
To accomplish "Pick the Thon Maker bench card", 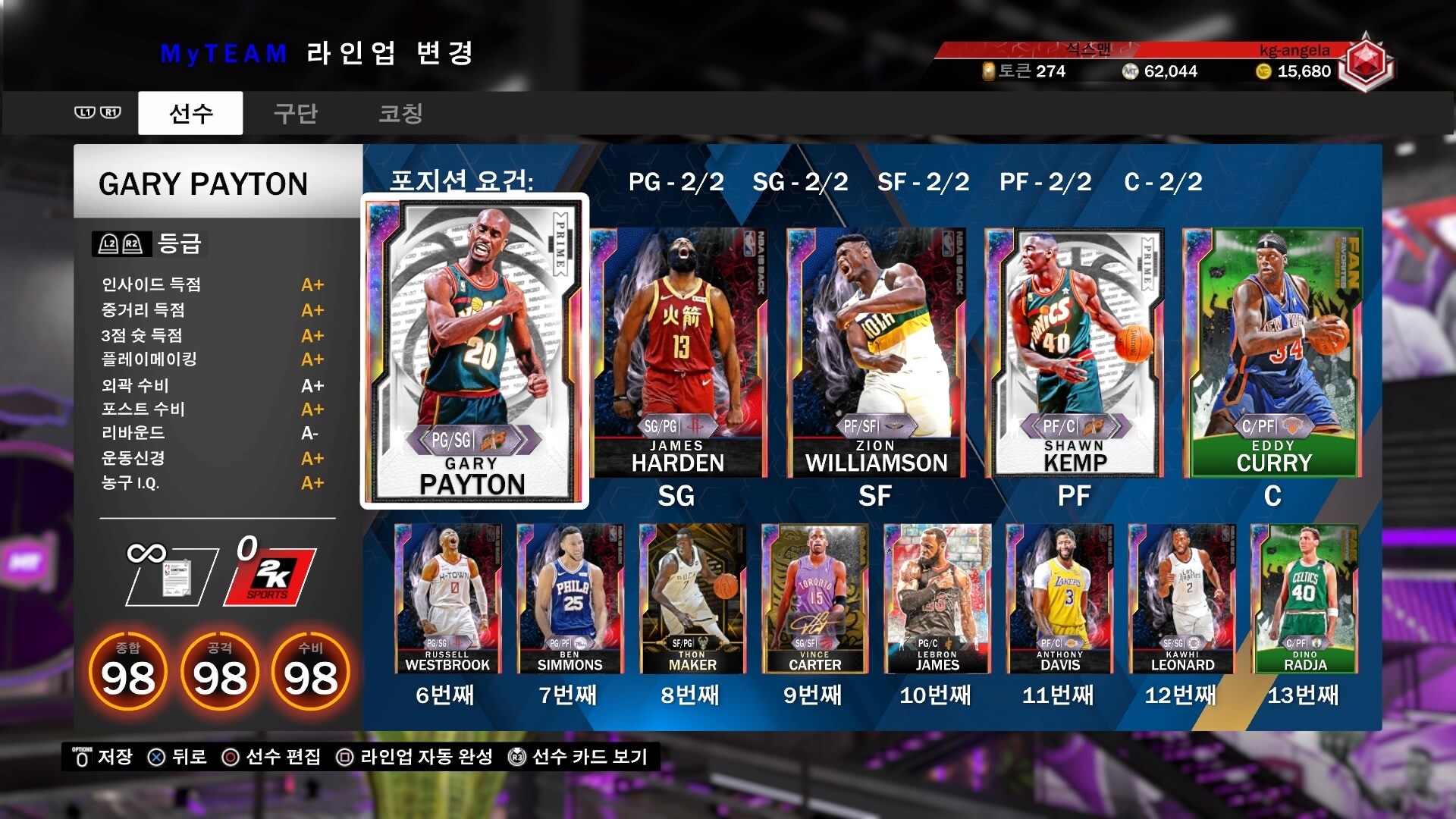I will coord(692,599).
